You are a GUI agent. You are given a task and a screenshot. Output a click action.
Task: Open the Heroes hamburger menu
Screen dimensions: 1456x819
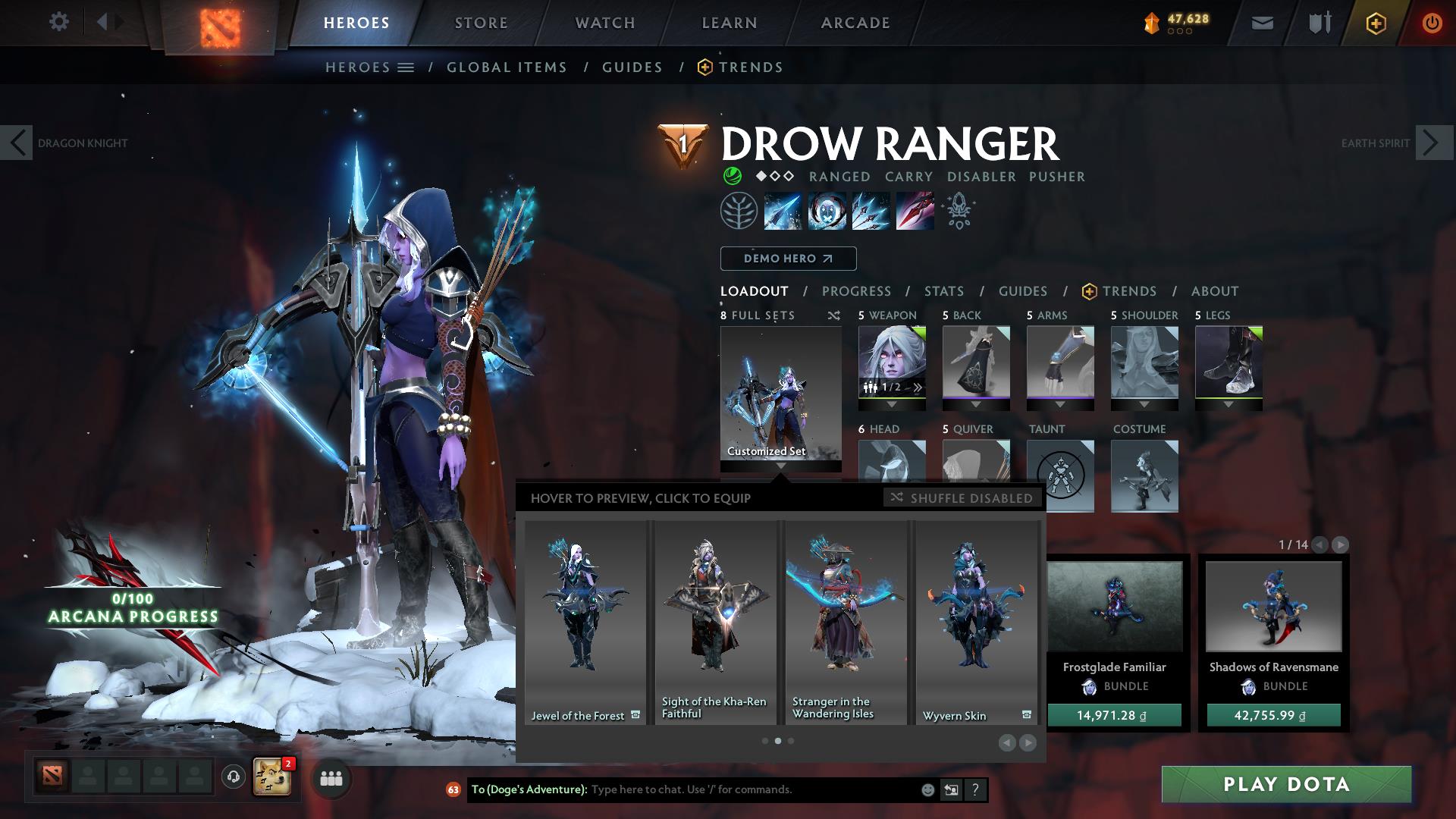tap(406, 67)
